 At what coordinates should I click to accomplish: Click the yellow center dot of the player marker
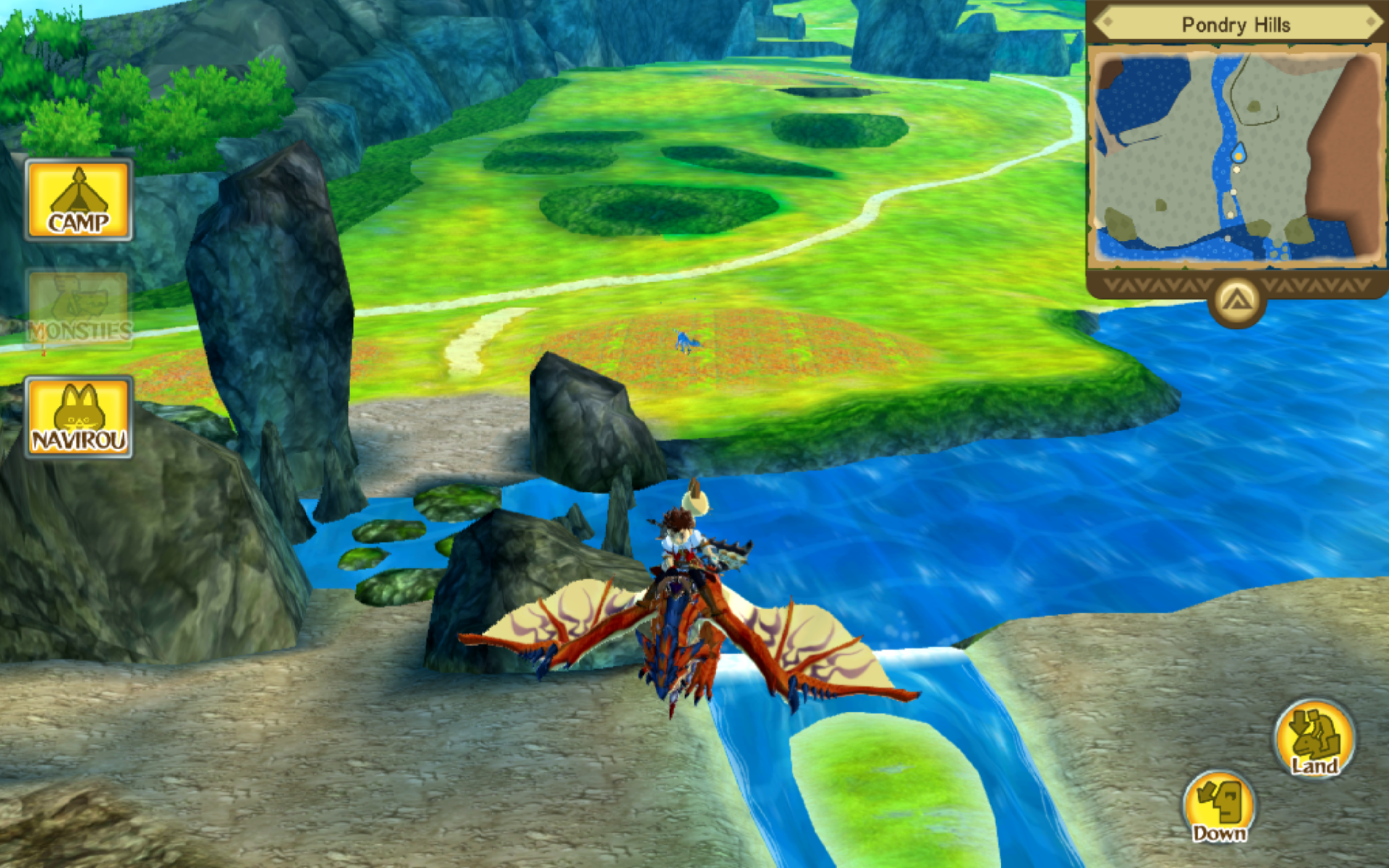coord(1239,156)
